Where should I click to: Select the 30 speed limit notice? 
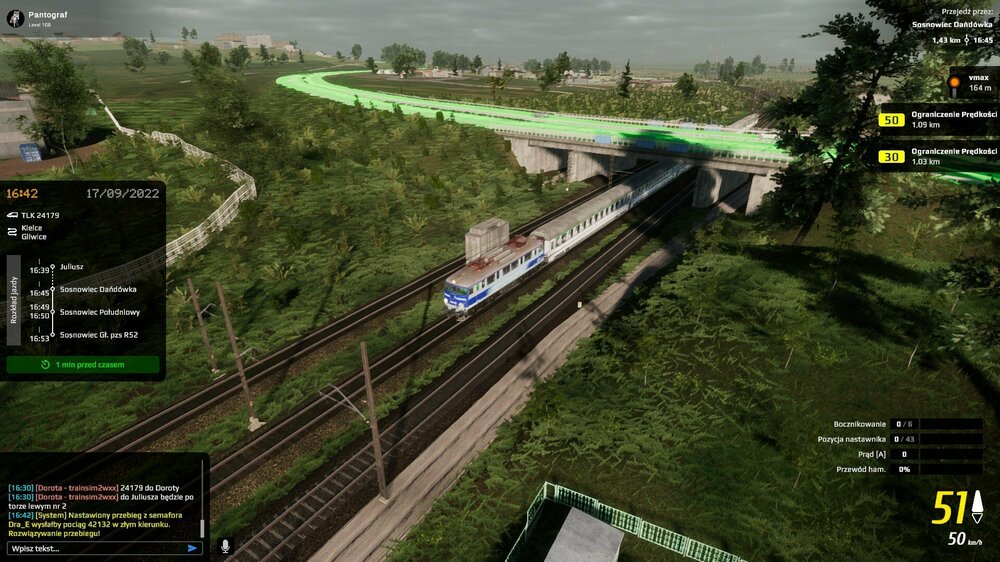click(x=939, y=156)
